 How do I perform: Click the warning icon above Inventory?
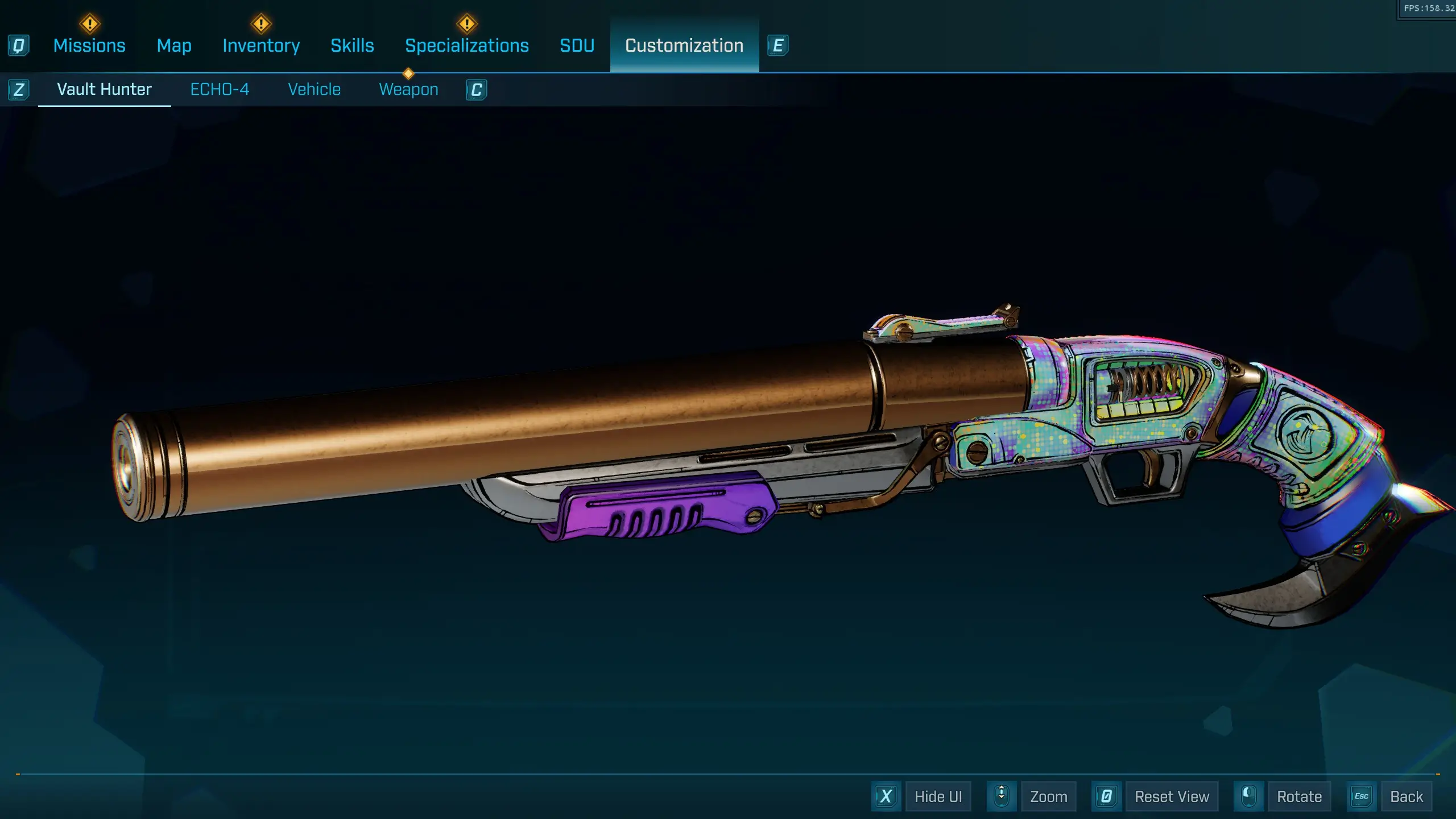tap(261, 23)
